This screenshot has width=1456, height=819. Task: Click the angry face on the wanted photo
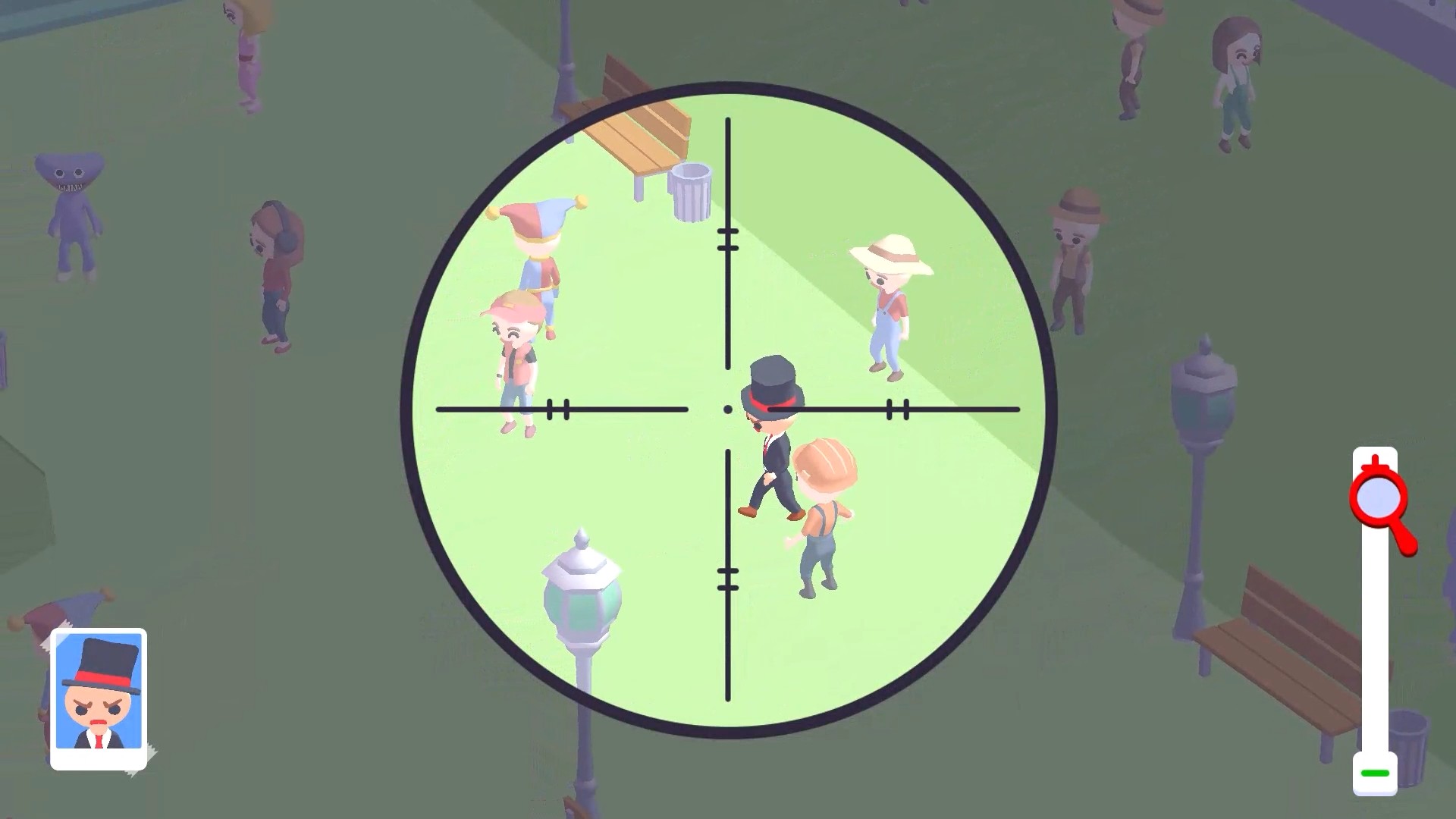pos(99,709)
